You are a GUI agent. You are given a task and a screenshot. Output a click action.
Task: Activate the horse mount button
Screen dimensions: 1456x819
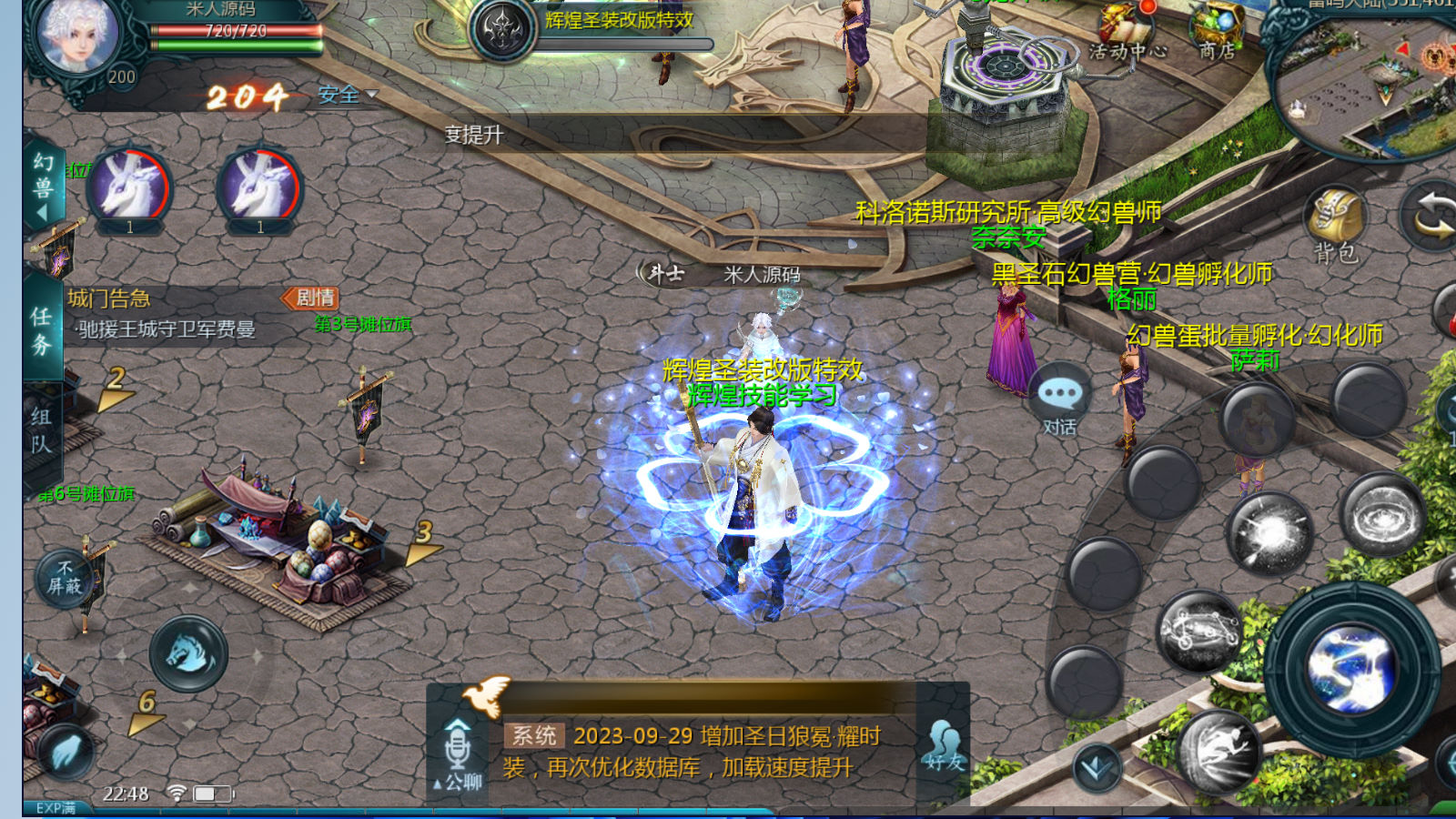pos(189,653)
